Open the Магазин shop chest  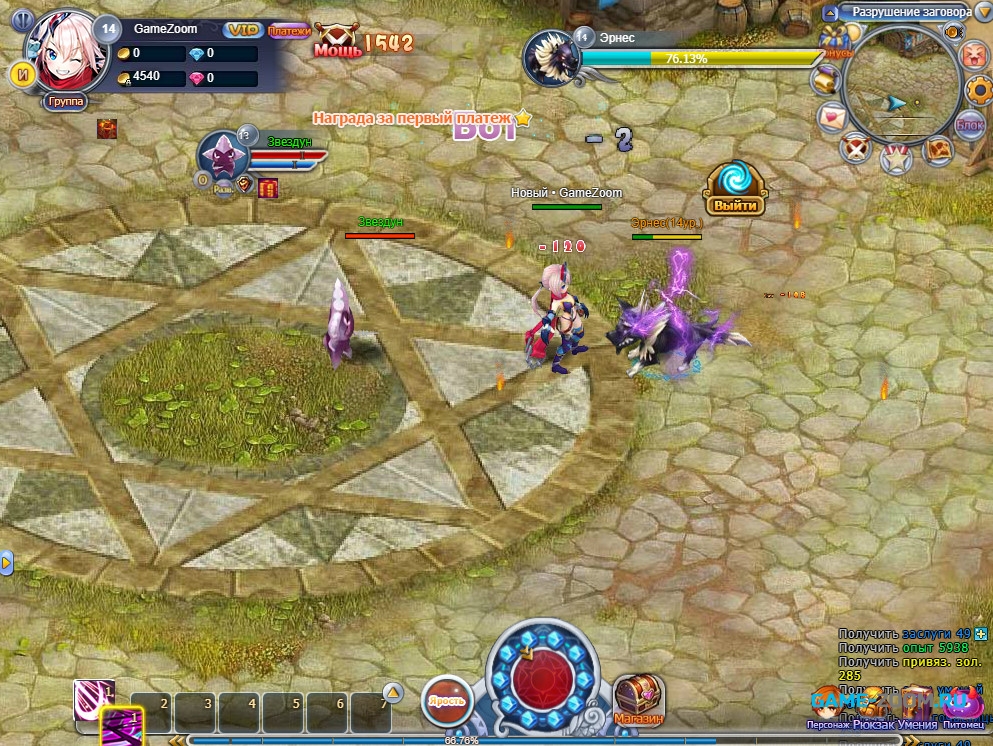[x=638, y=698]
